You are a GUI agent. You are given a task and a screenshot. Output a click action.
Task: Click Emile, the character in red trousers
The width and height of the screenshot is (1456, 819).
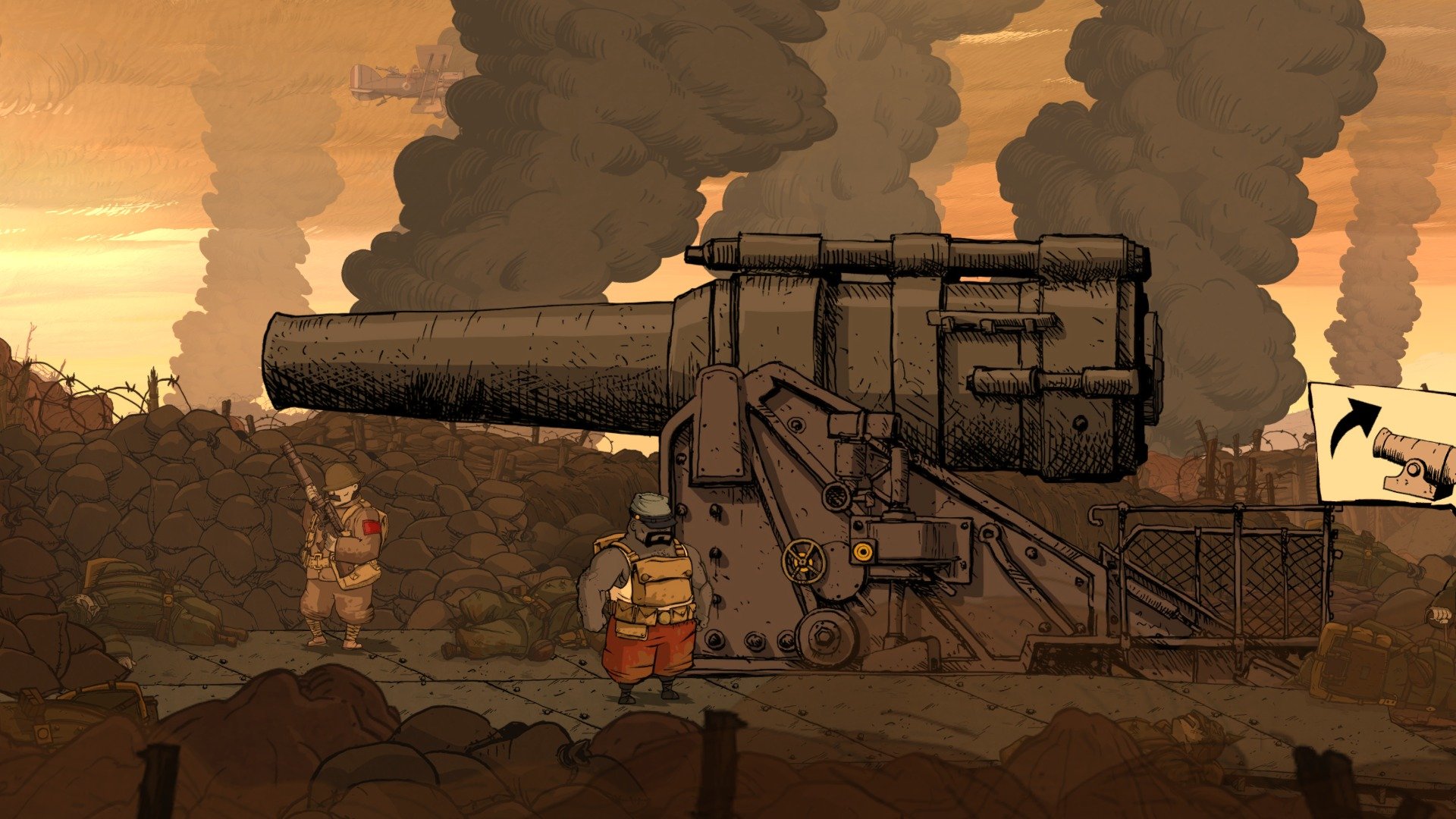tap(652, 599)
